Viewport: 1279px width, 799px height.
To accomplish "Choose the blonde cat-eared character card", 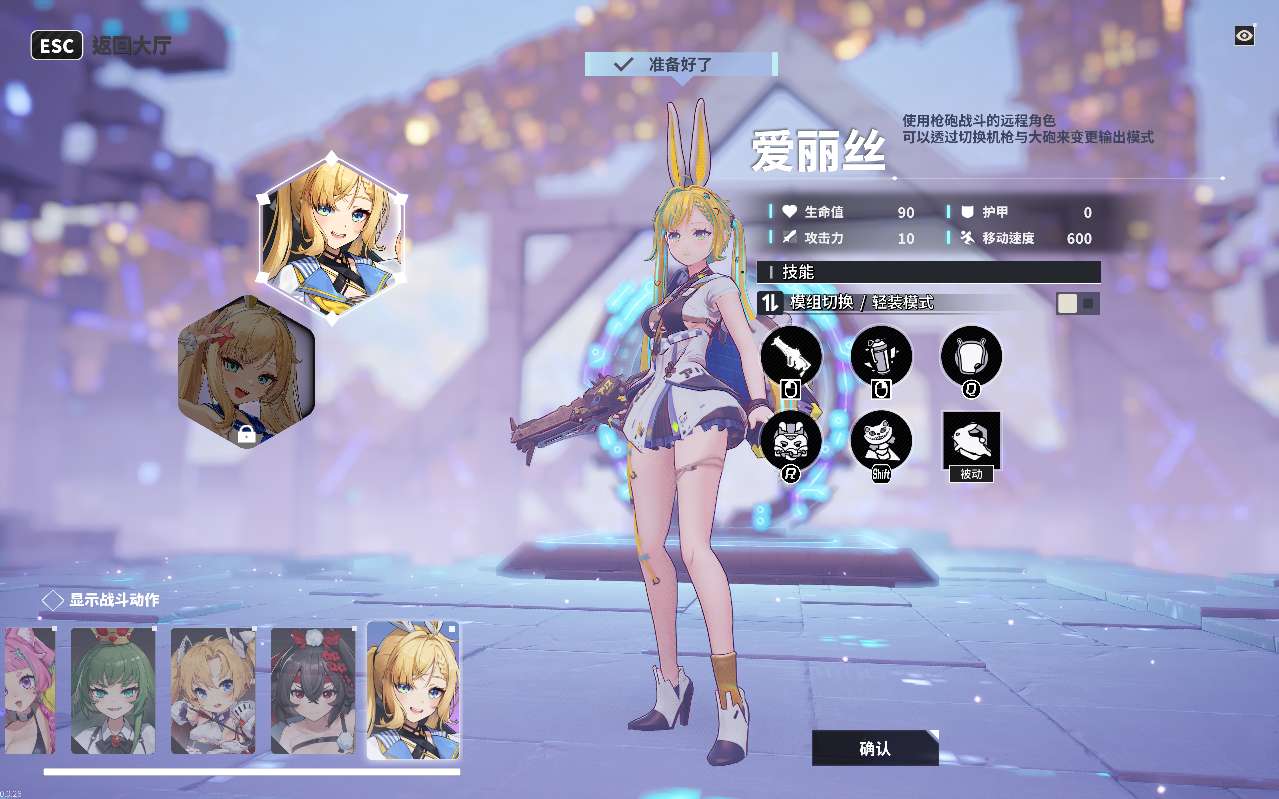I will [x=213, y=690].
